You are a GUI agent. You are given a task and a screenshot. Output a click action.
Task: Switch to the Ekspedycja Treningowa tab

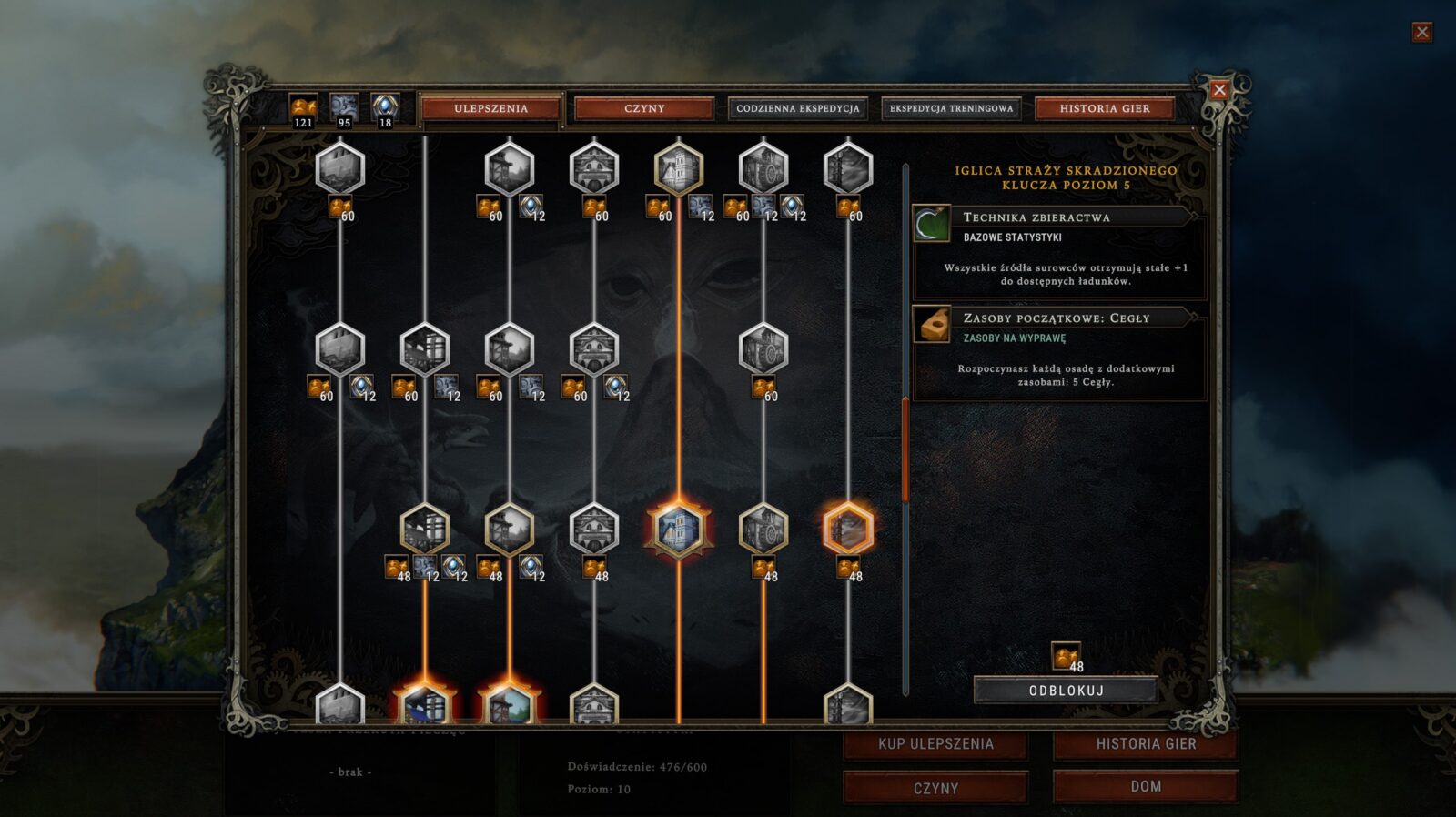coord(951,108)
